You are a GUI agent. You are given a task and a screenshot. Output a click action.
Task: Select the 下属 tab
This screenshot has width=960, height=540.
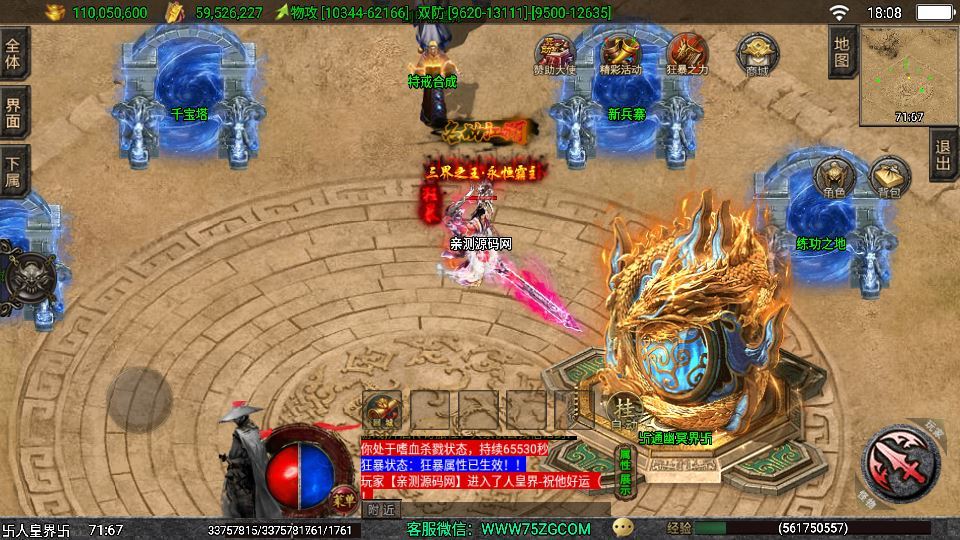coord(14,171)
